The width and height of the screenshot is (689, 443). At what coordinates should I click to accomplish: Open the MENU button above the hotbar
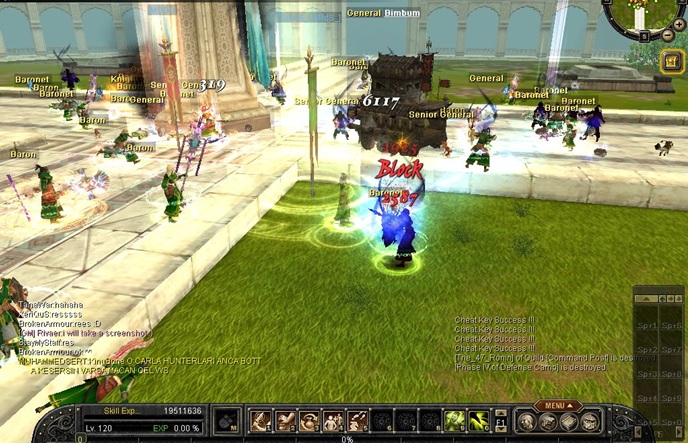click(x=558, y=406)
